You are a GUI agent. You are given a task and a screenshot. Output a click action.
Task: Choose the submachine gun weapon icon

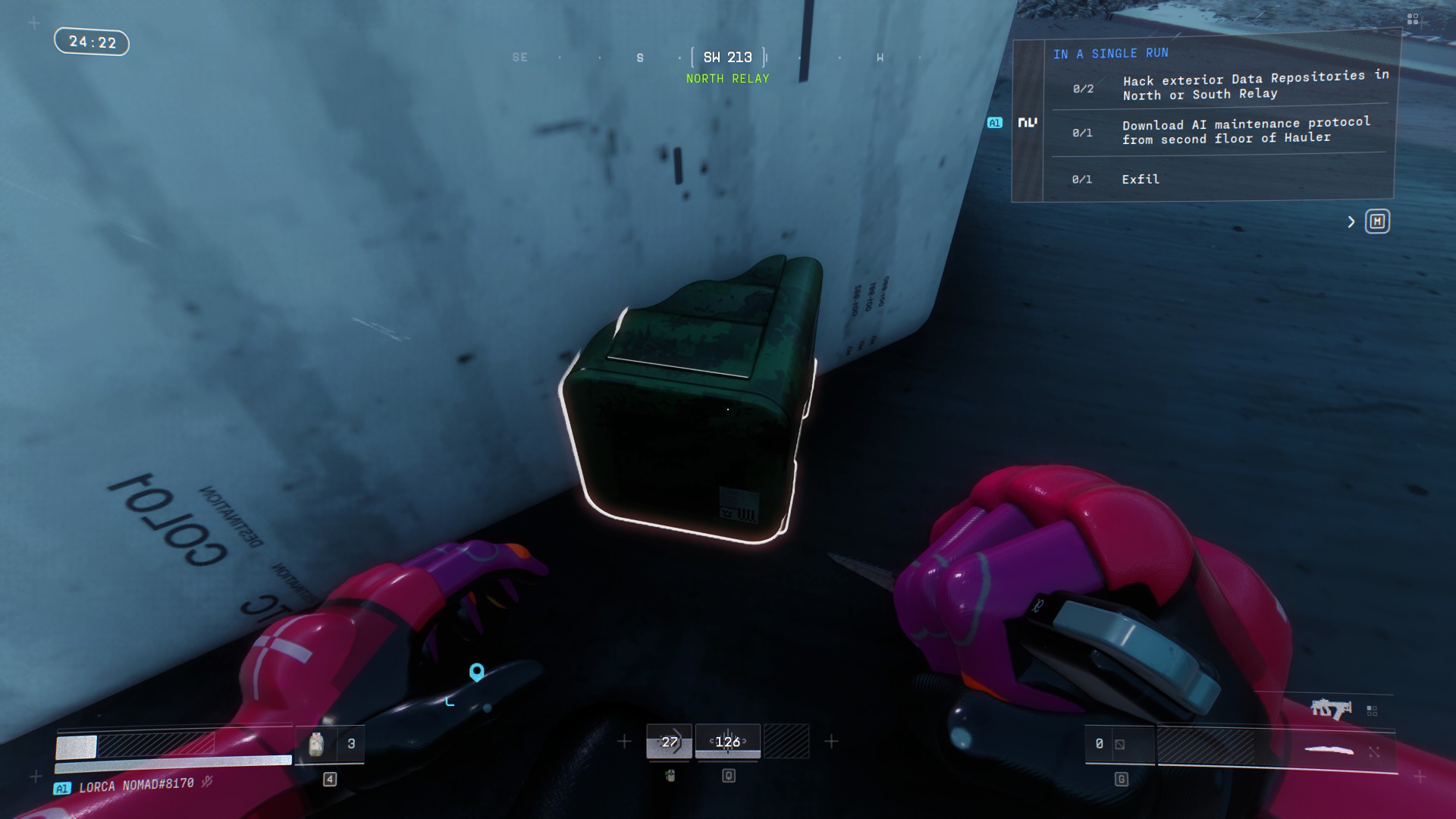[x=1331, y=709]
